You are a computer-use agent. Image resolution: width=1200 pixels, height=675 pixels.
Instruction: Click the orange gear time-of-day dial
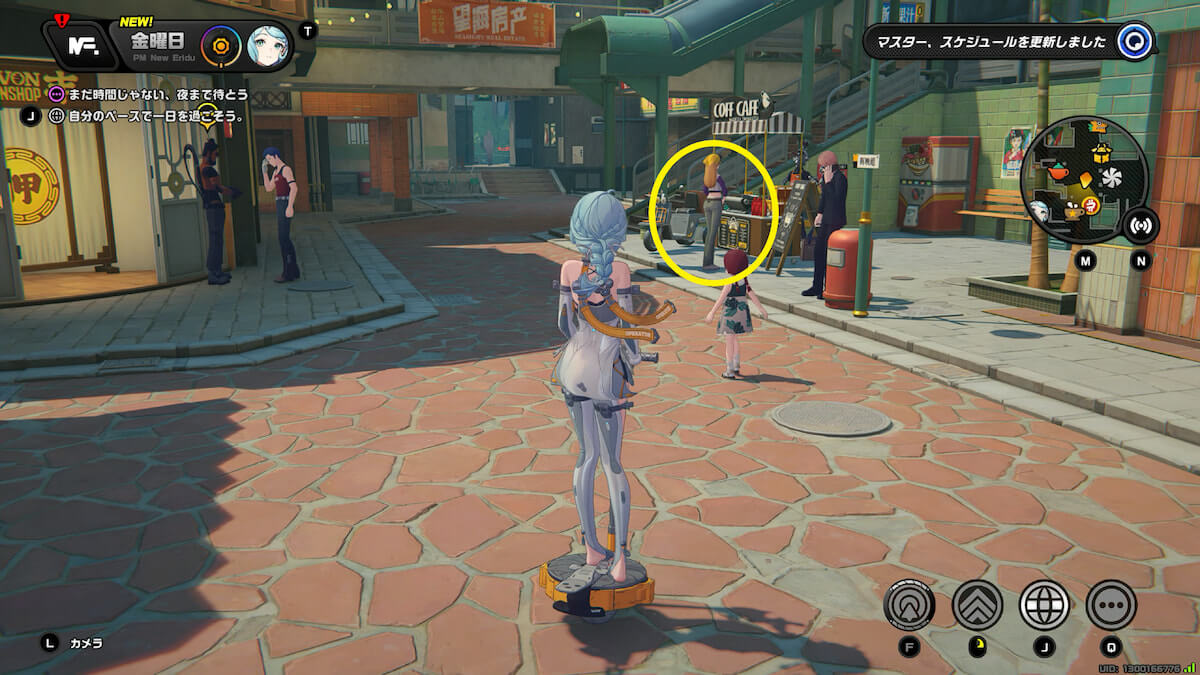tap(221, 45)
